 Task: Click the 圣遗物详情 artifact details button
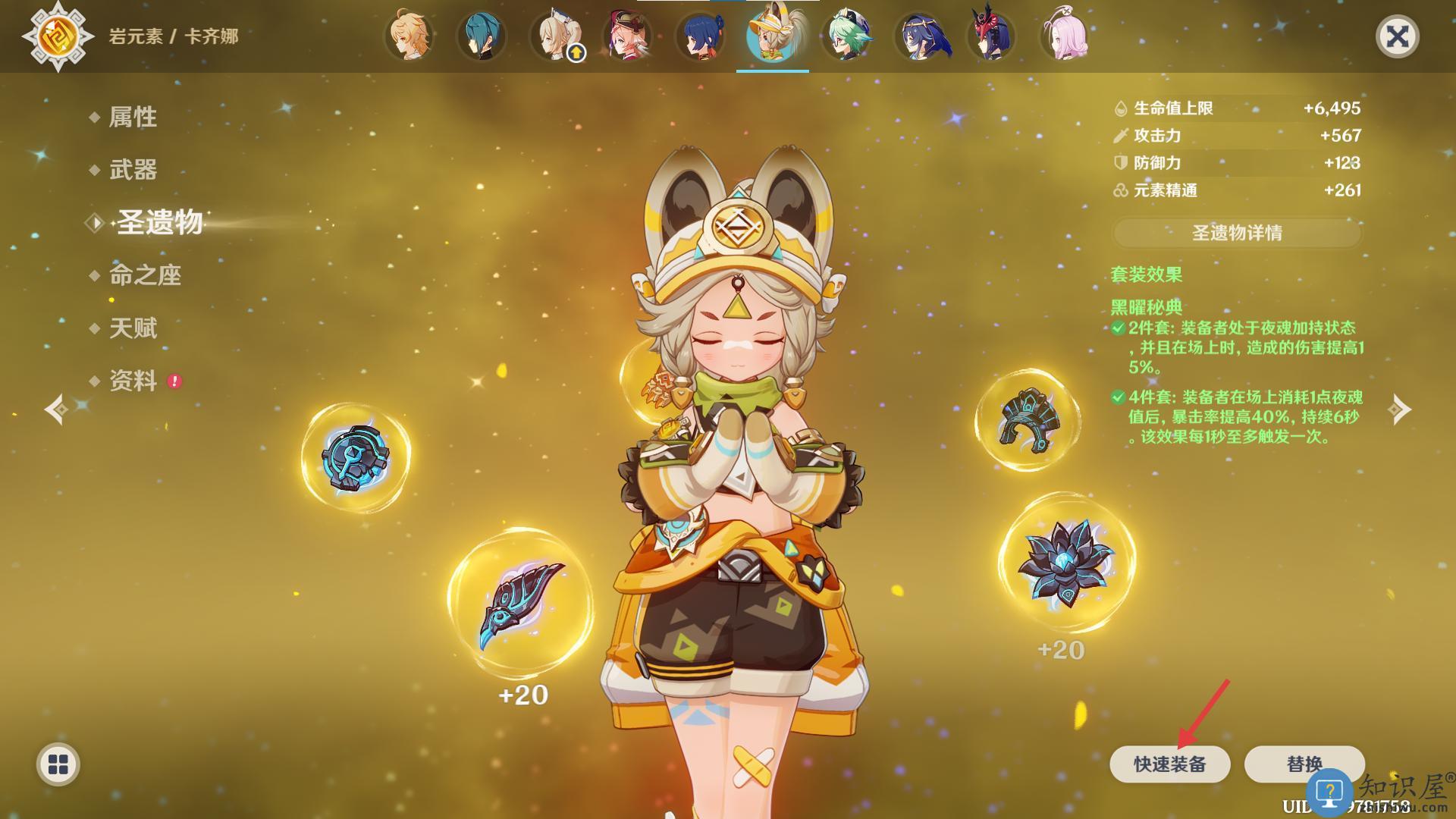coord(1237,233)
